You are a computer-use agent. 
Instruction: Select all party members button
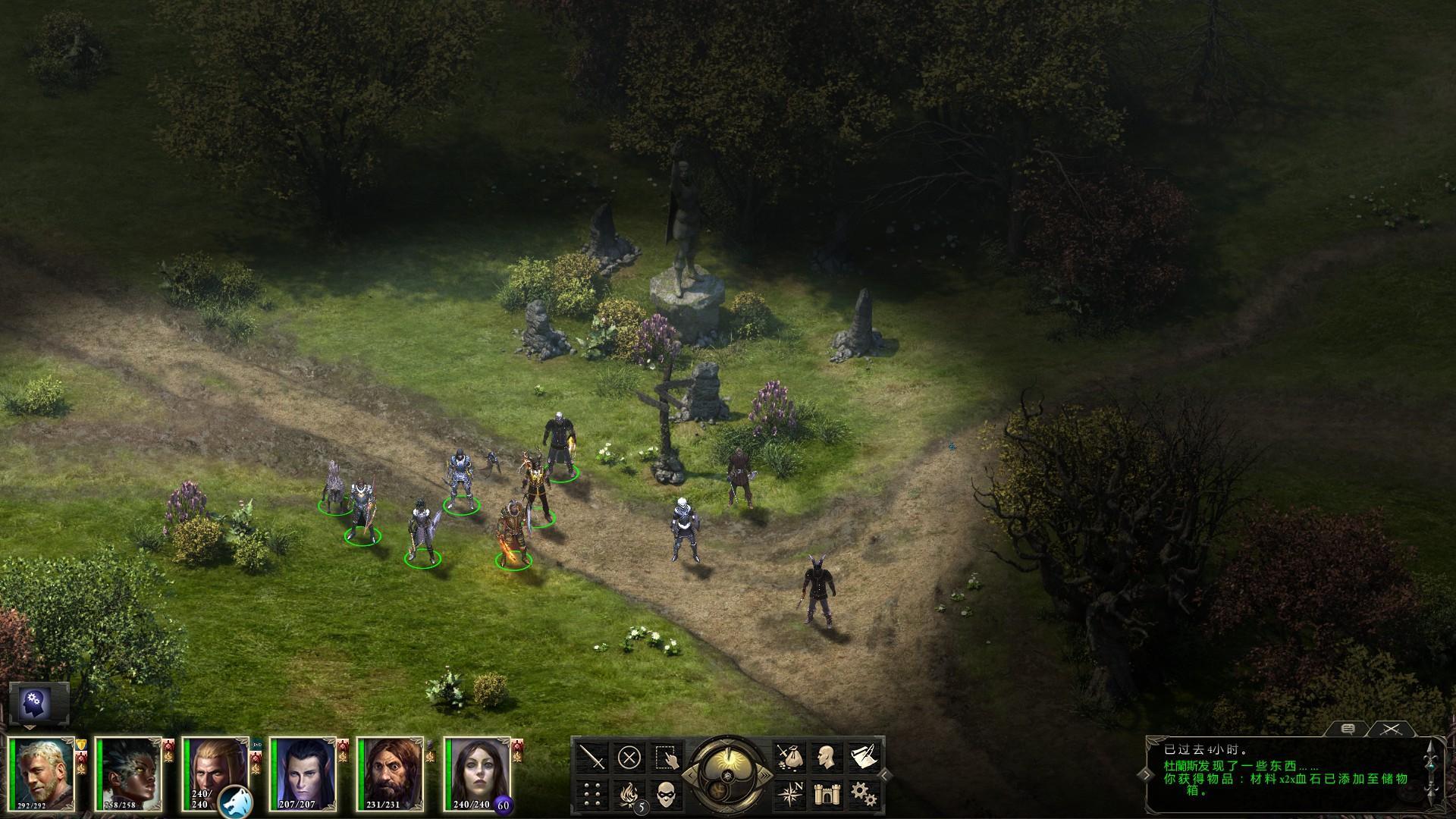667,757
